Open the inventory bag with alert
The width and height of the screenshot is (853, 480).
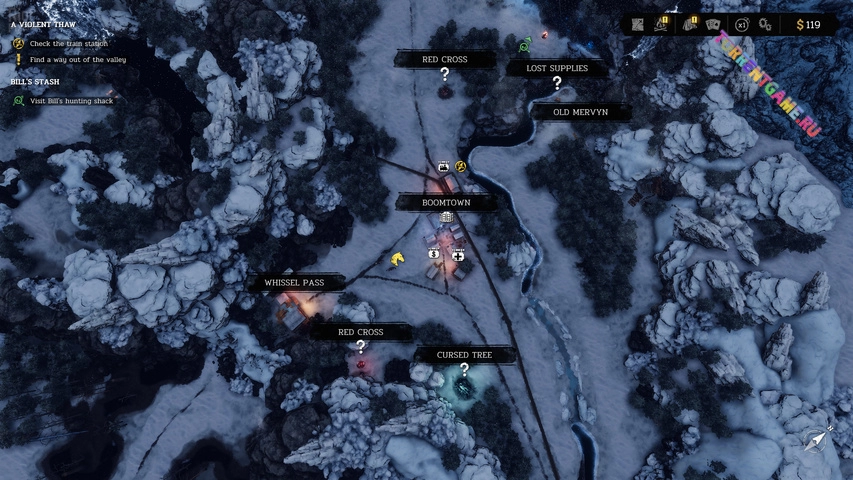click(689, 24)
